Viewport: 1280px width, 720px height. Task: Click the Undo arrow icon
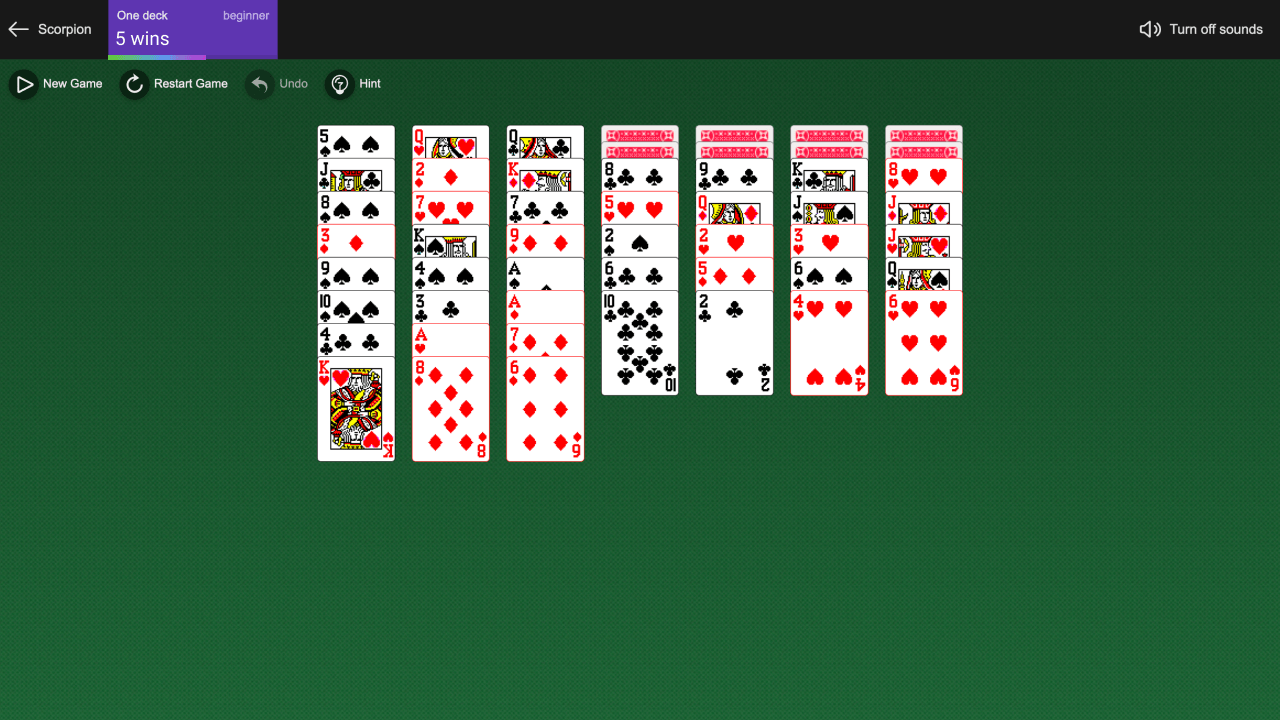259,84
